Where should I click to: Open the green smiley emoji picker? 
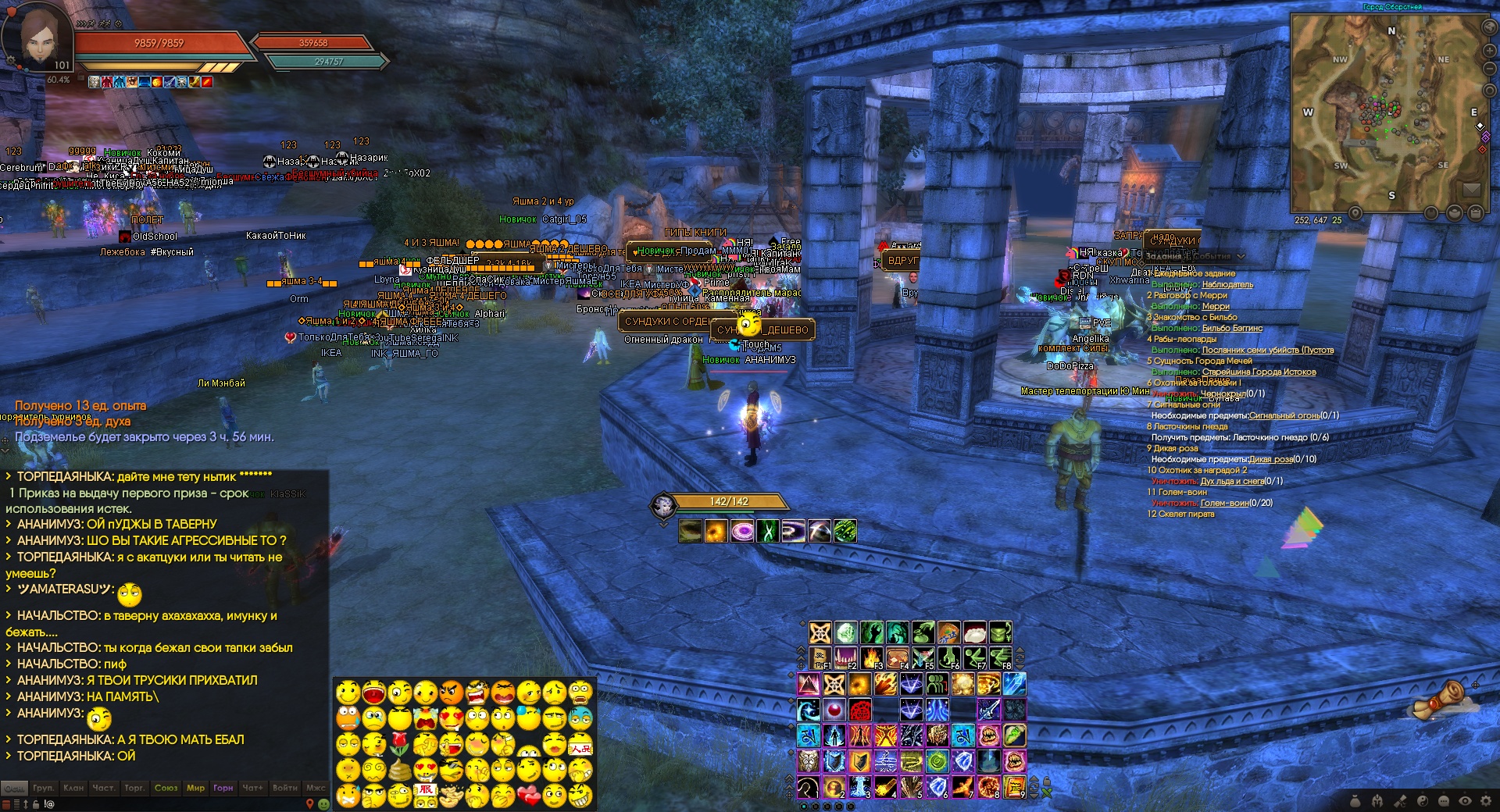click(x=323, y=804)
